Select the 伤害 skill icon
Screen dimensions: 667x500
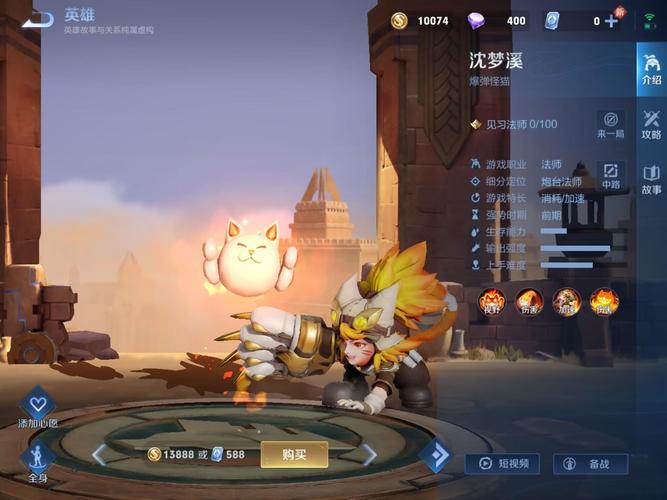pyautogui.click(x=529, y=300)
